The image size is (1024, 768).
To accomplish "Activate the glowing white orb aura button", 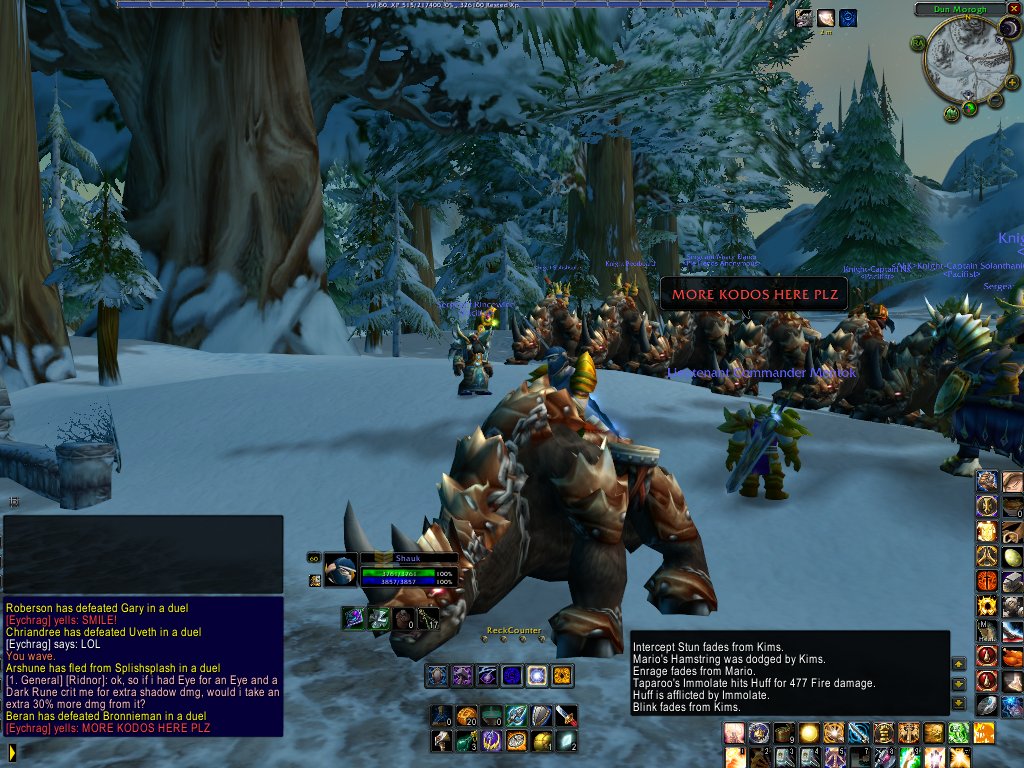I will 537,676.
